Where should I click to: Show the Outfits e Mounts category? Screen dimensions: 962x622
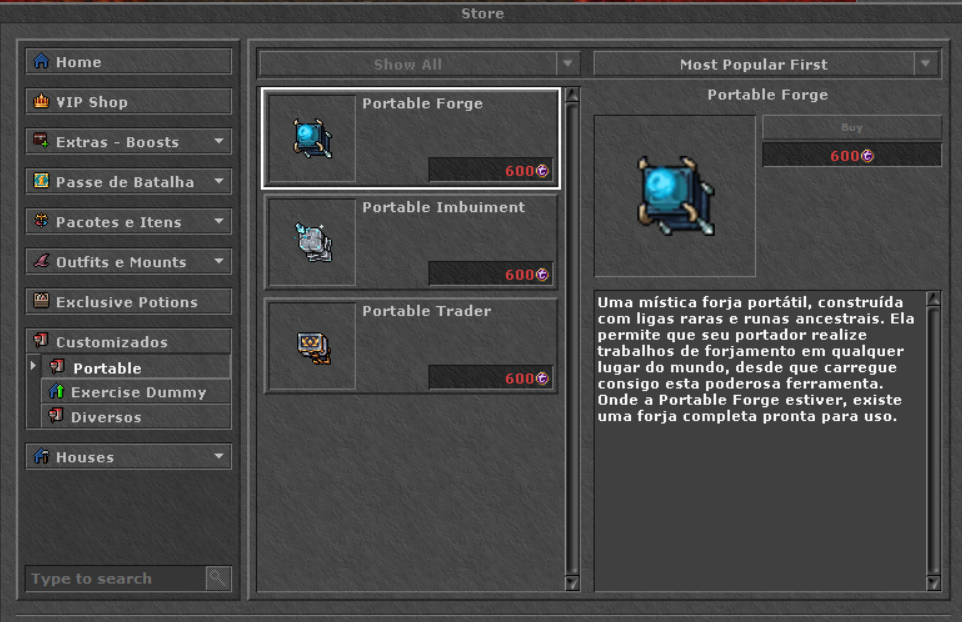[128, 262]
